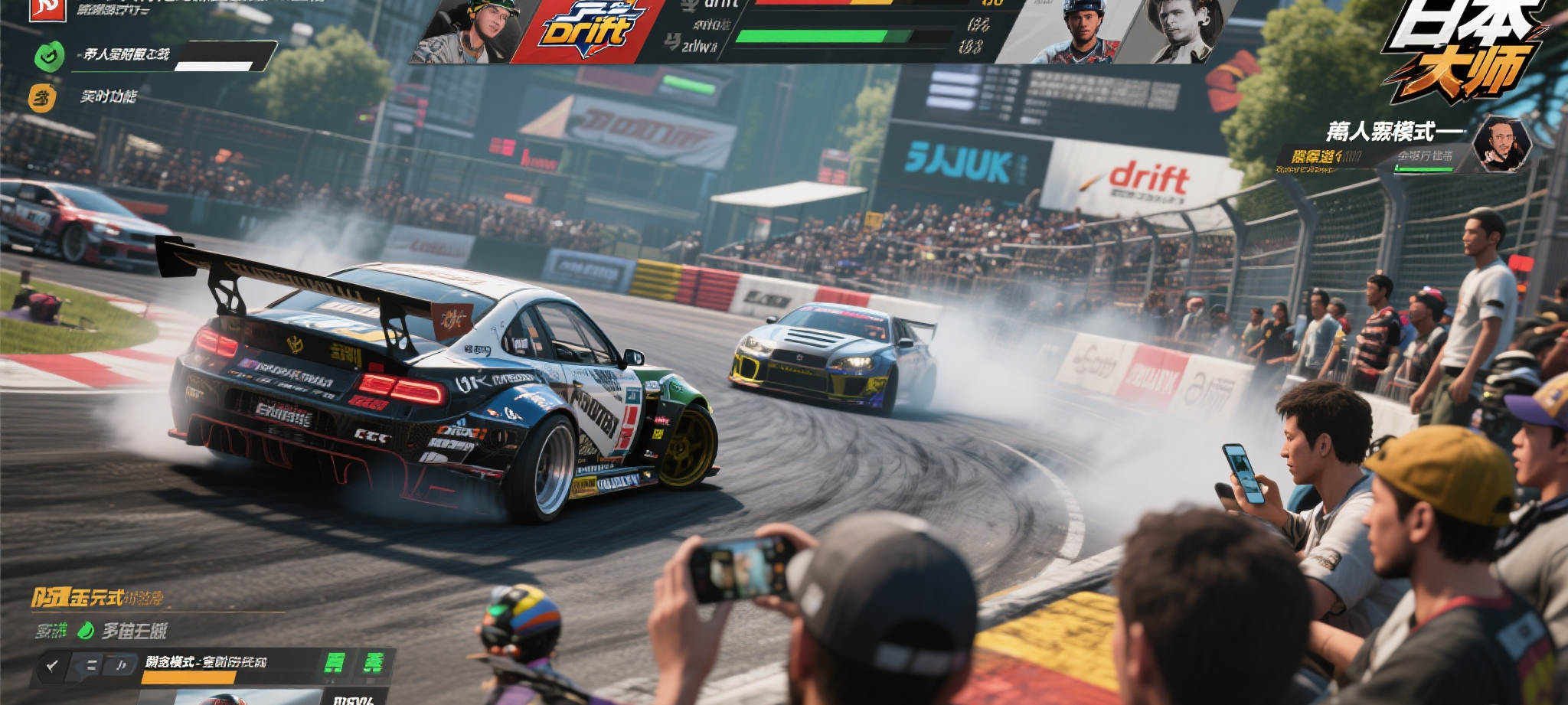The width and height of the screenshot is (1568, 705).
Task: Open the green-helmet driver portrait
Action: pos(469,31)
